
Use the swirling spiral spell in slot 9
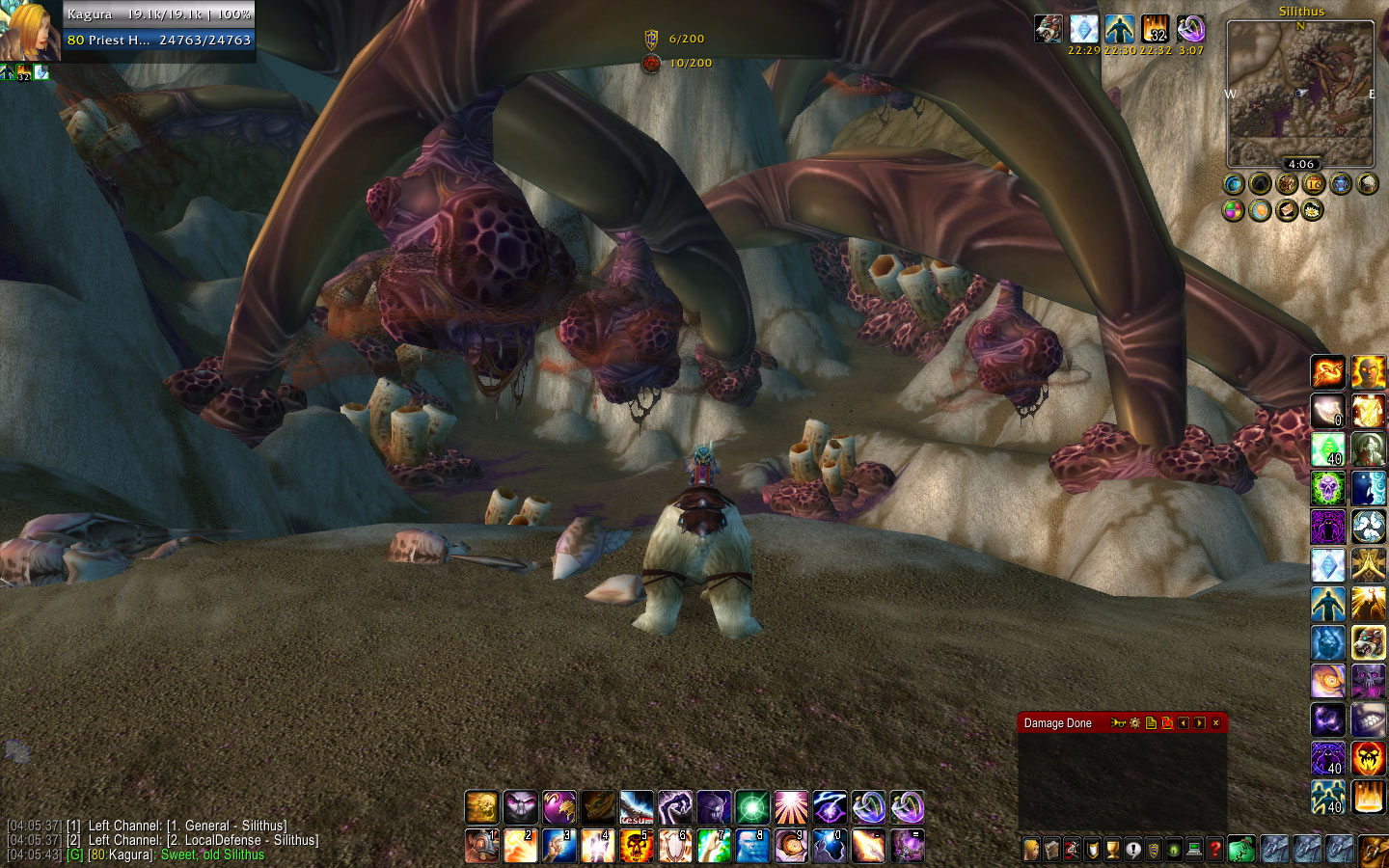(x=791, y=846)
